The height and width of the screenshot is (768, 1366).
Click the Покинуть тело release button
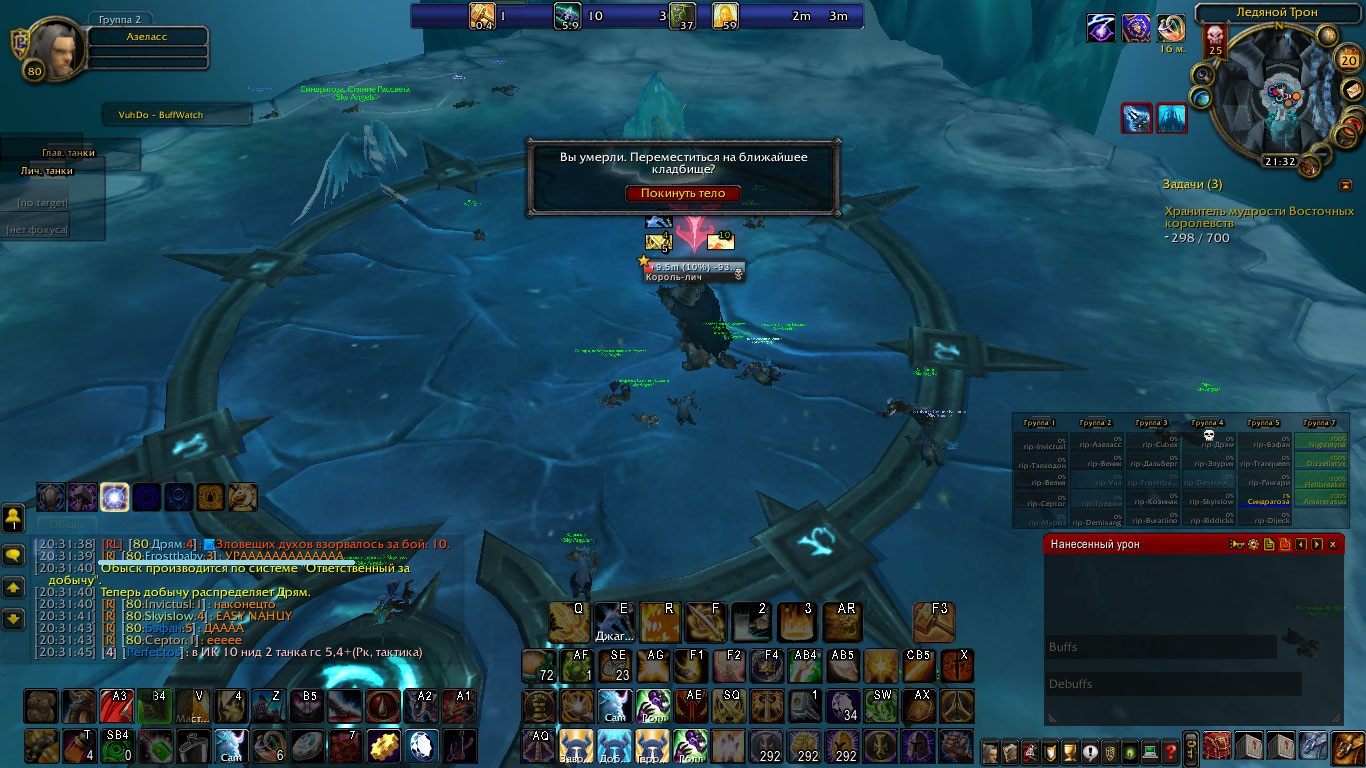[x=683, y=193]
